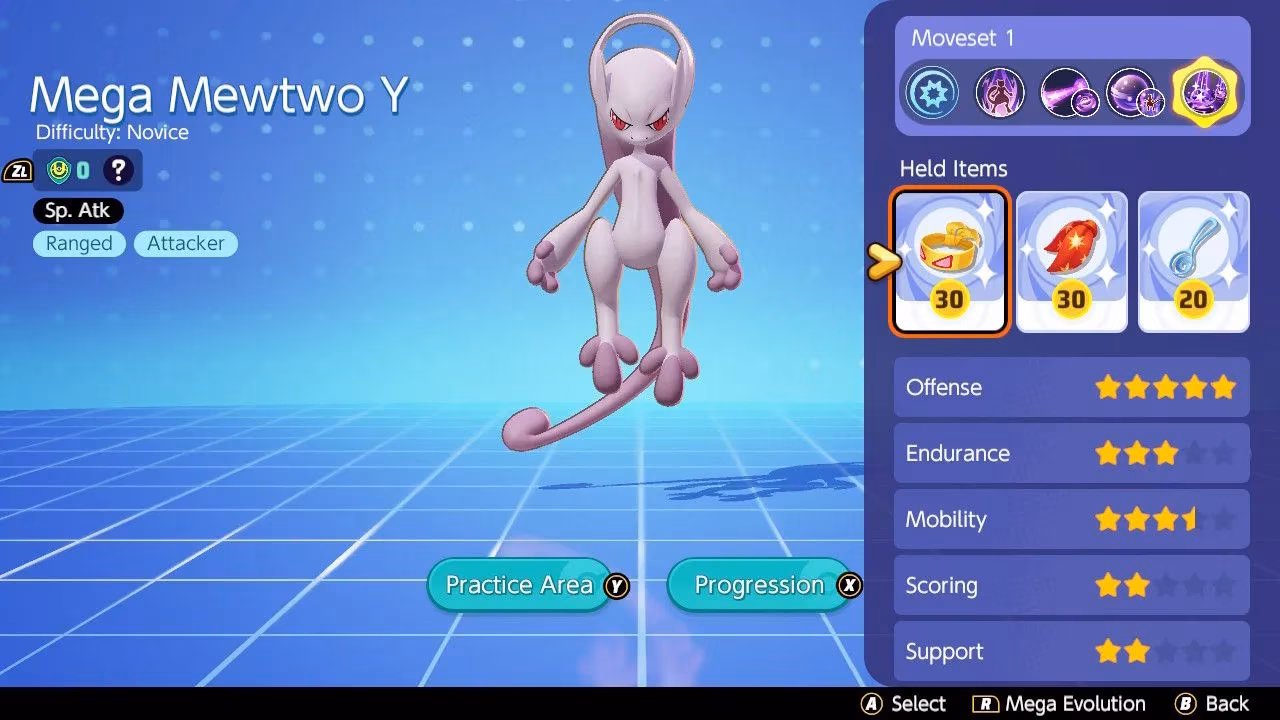The image size is (1280, 720).
Task: Click the Attacker role tag
Action: pos(185,243)
